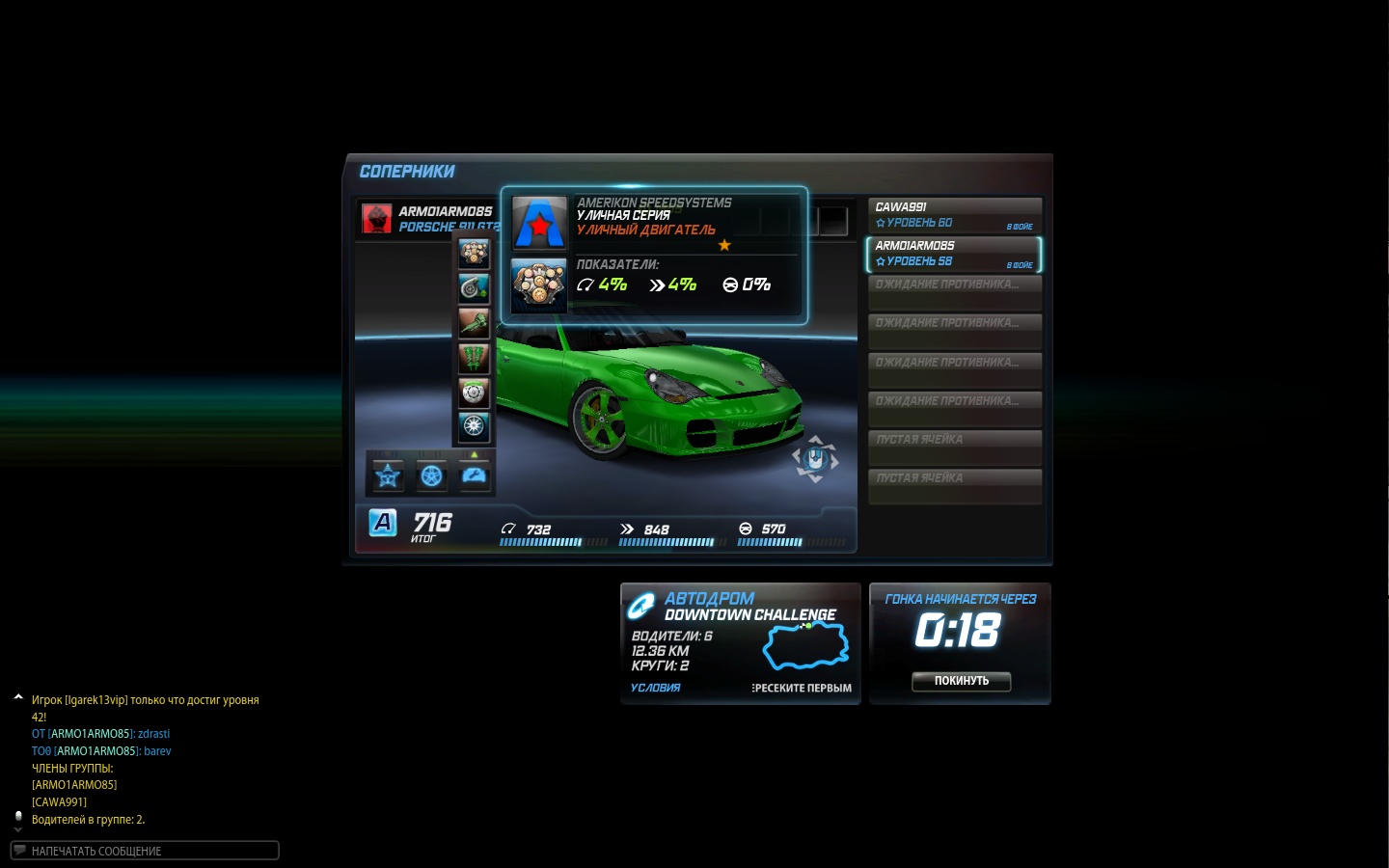
Task: Select the CAWA991 player row
Action: [x=954, y=215]
